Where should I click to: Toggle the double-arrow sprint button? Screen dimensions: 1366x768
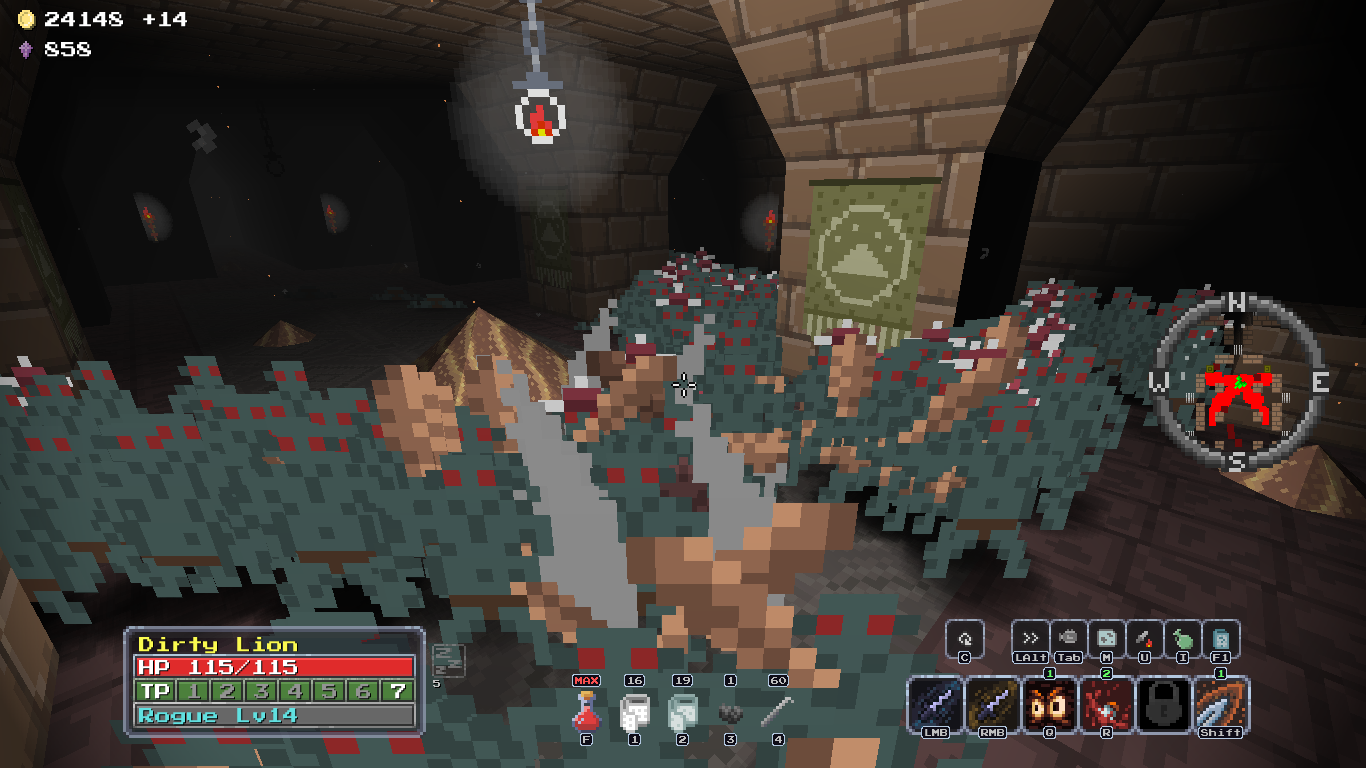(1030, 639)
